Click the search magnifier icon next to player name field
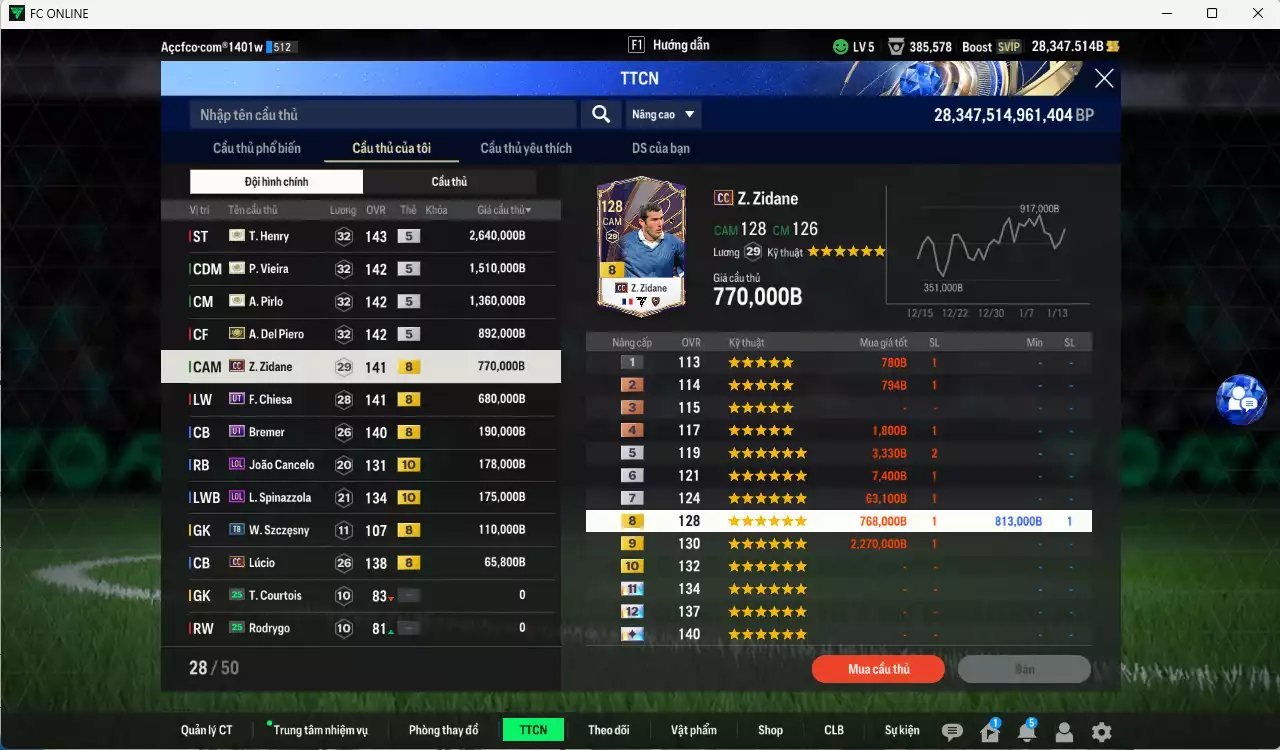This screenshot has width=1280, height=750. coord(600,114)
